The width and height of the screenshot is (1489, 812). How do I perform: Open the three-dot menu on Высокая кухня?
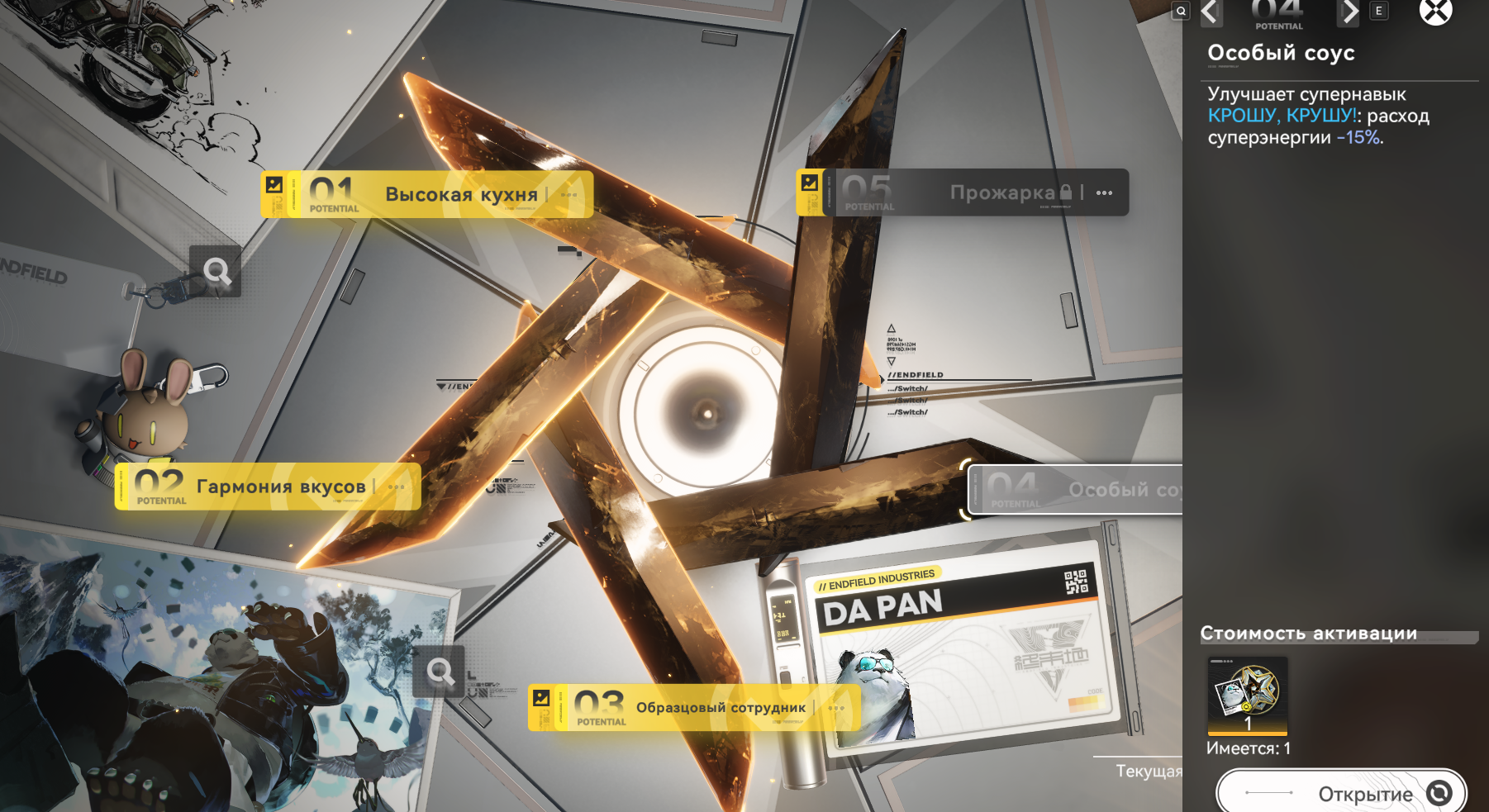[569, 195]
